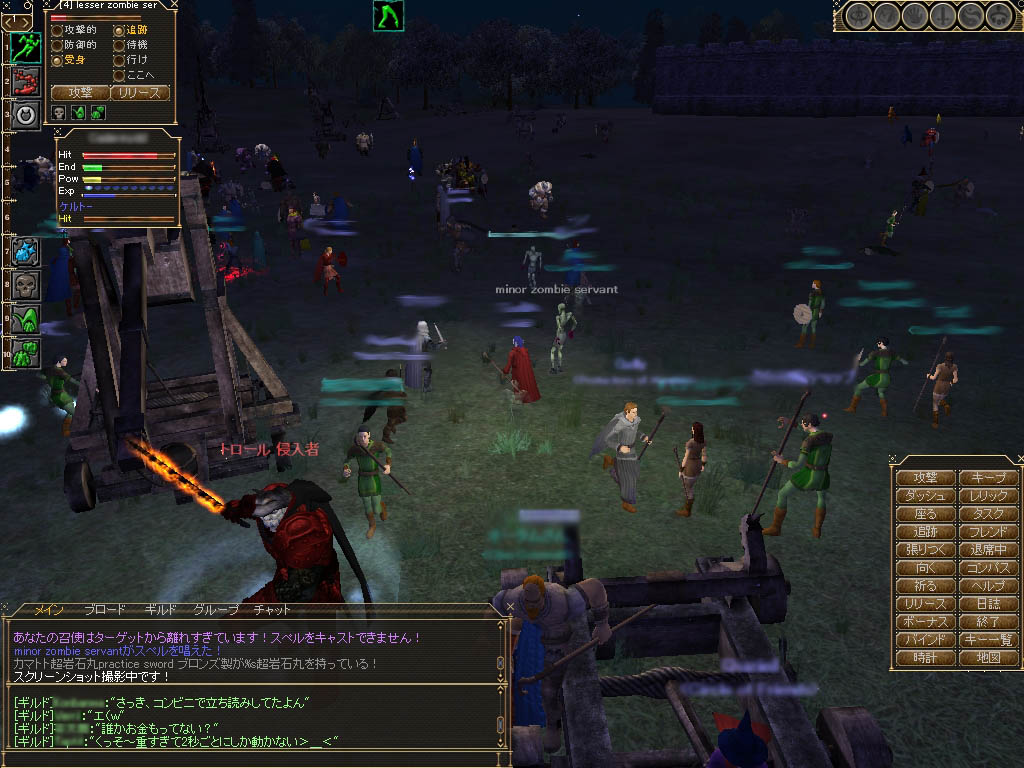Switch to the ギルド chat tab
Image resolution: width=1024 pixels, height=768 pixels.
(x=160, y=609)
